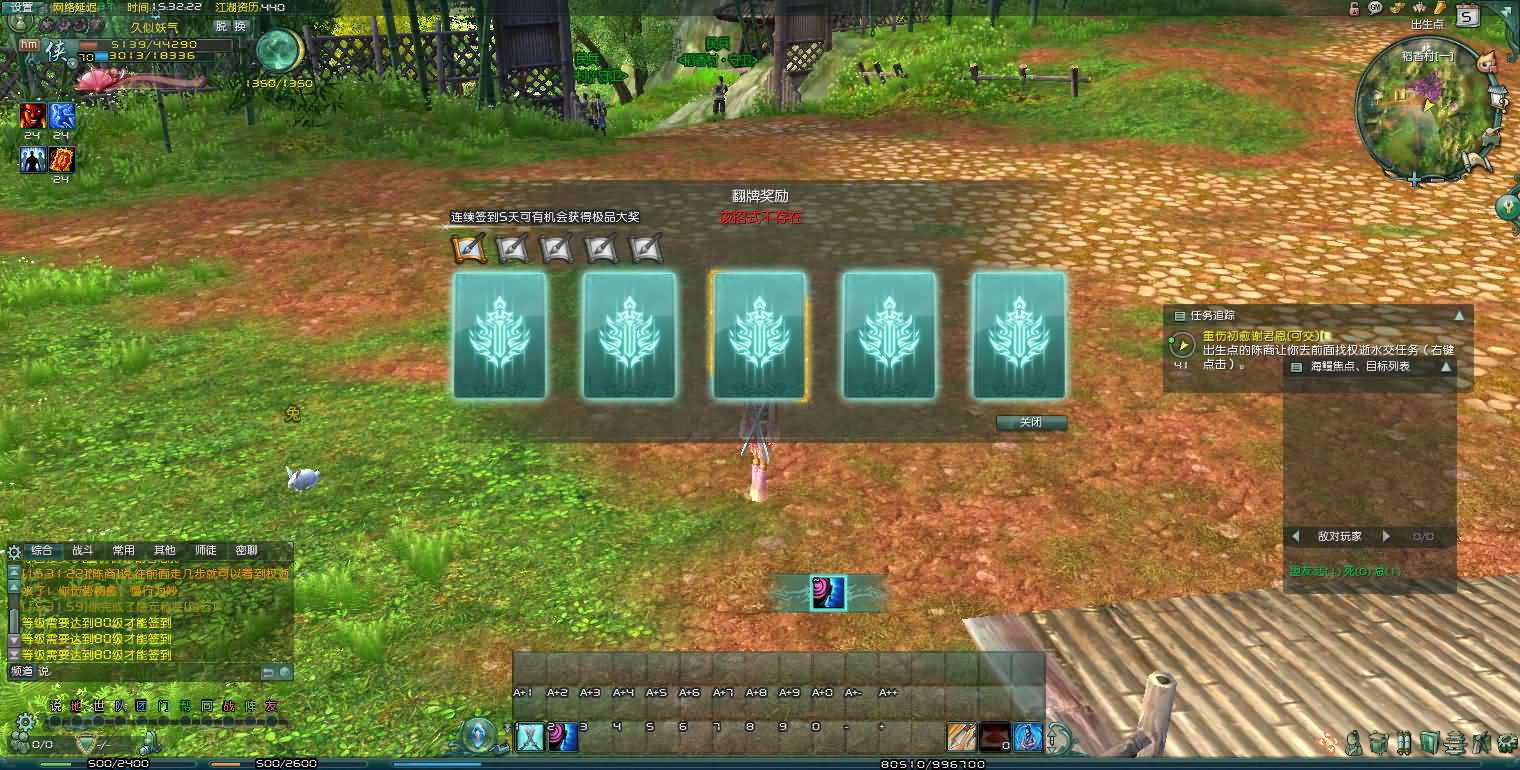Flip the middle reward card with golden border
Screen dimensions: 1520x770
(760, 336)
